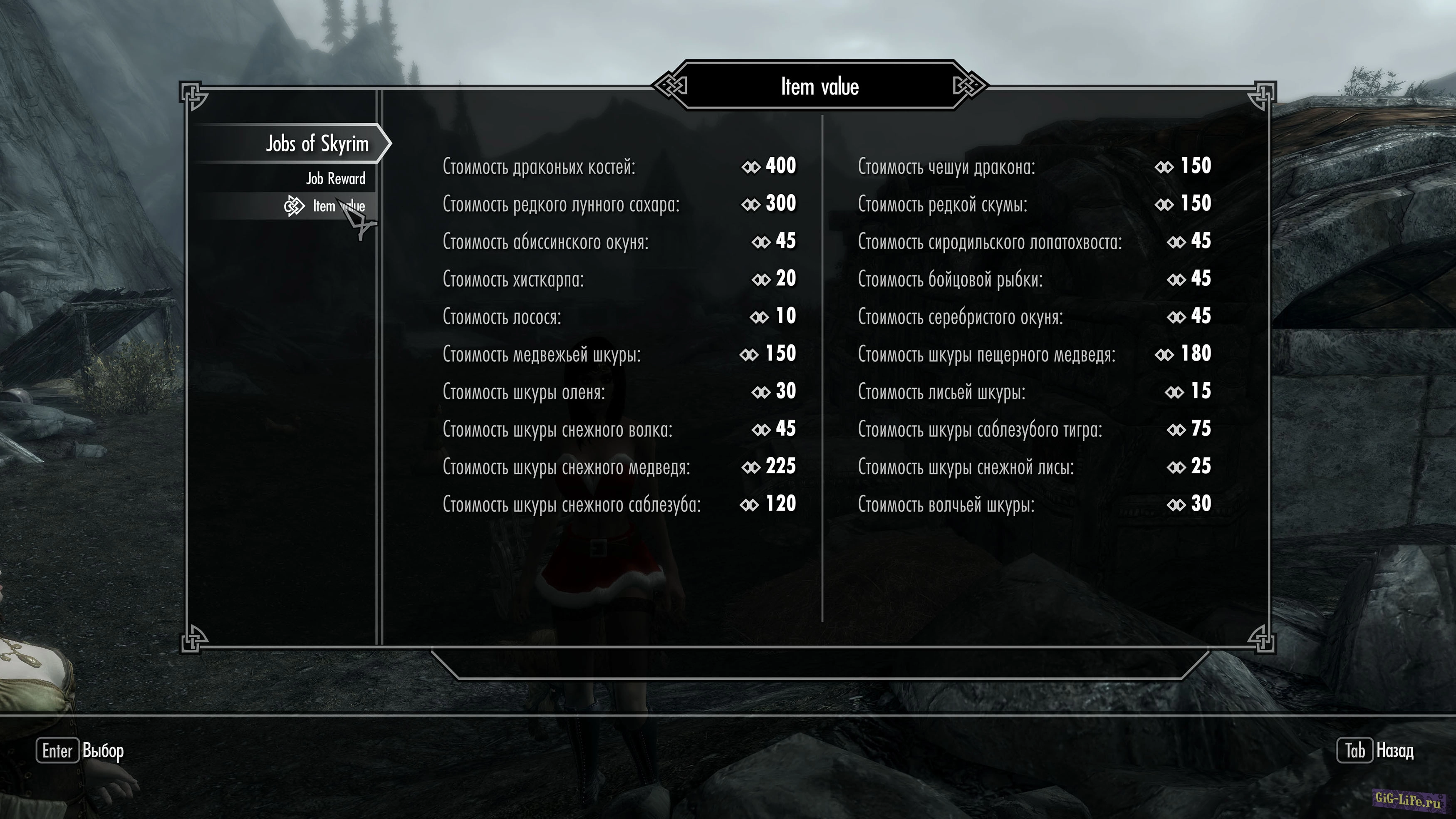Screen dimensions: 1456x819
Task: Pick the snow wolf pelt cost row
Action: point(619,429)
